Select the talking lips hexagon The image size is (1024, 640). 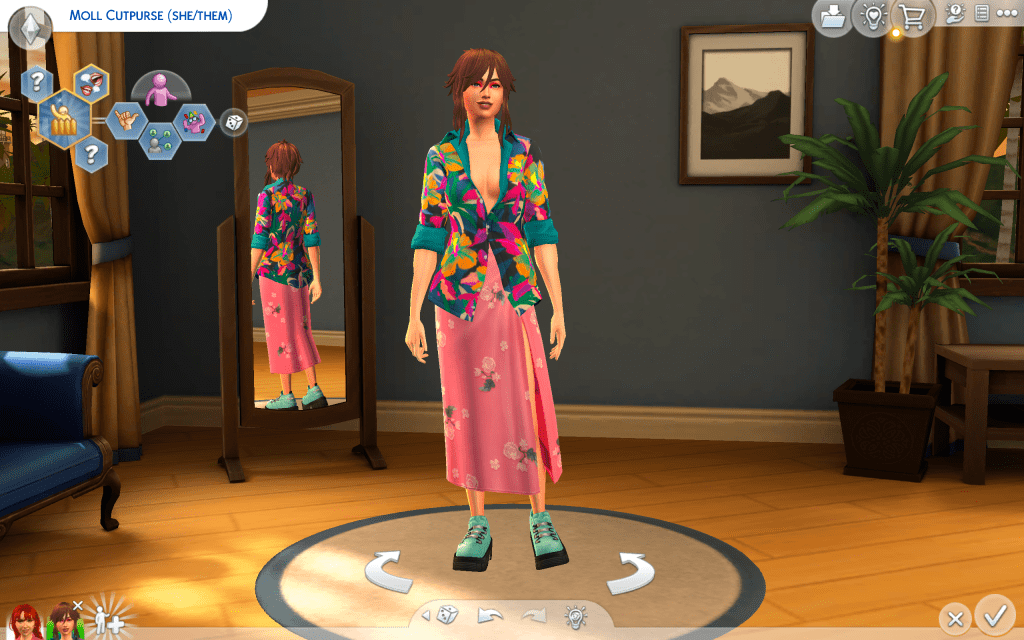(x=91, y=85)
